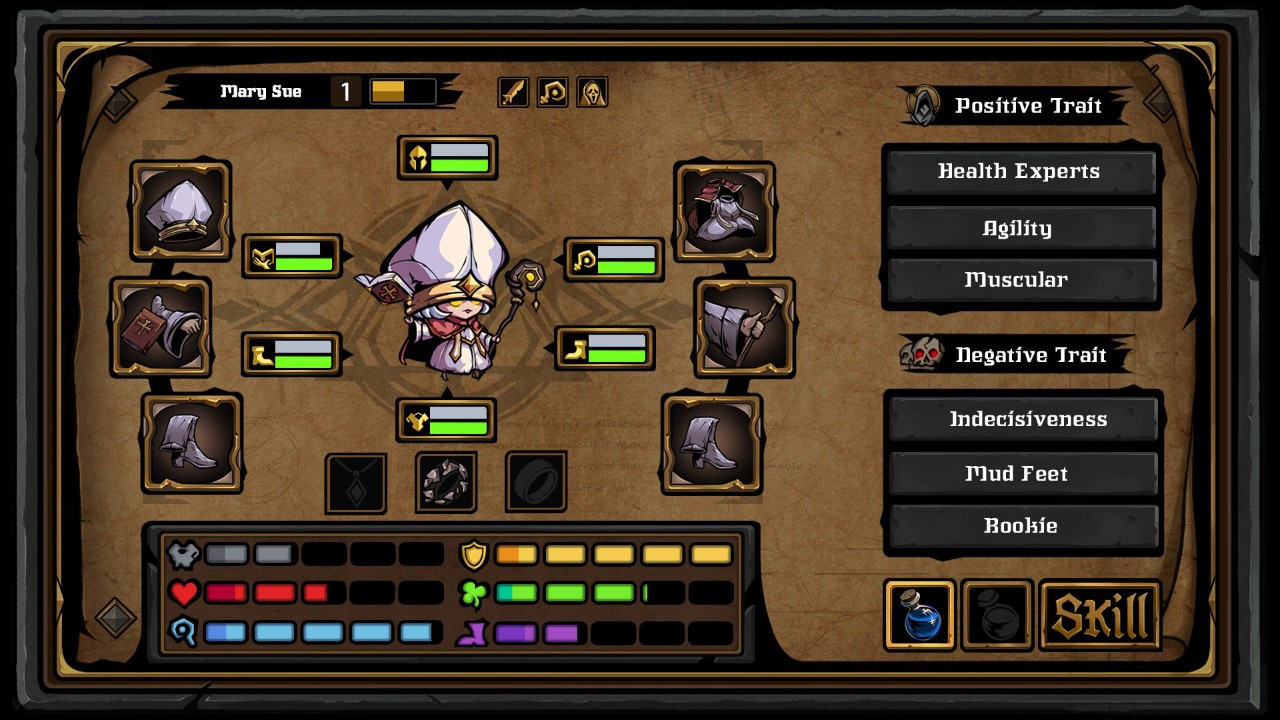The image size is (1280, 720).
Task: Select the Muscular trait entry
Action: [x=1019, y=280]
